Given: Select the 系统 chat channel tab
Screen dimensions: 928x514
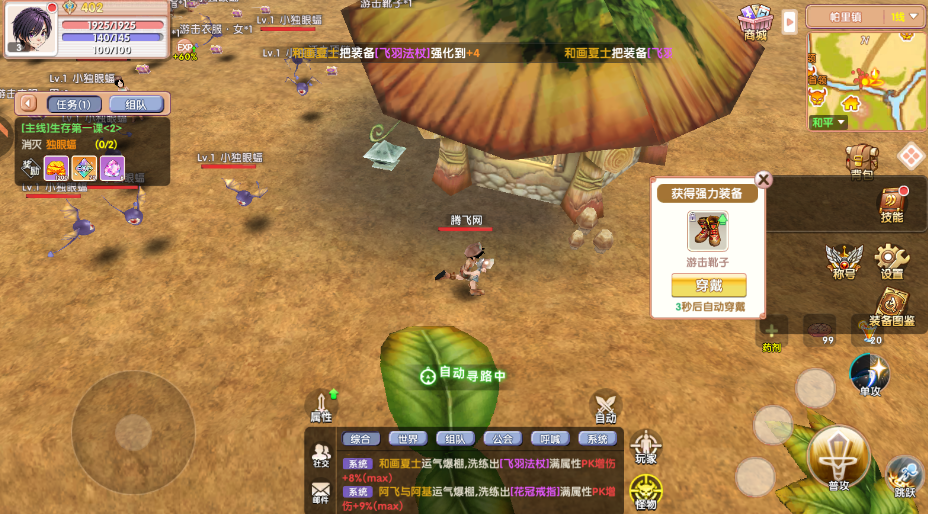Looking at the screenshot, I should [597, 439].
